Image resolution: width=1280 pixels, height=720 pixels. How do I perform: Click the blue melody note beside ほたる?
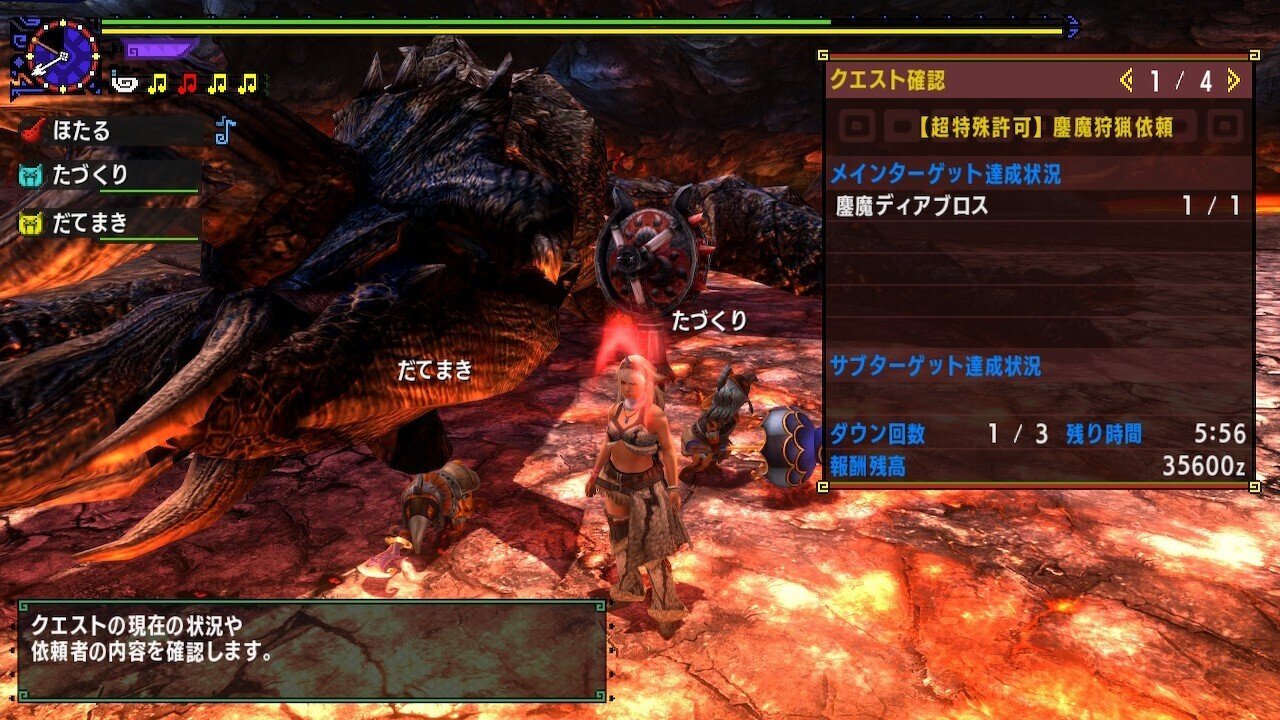click(x=225, y=130)
